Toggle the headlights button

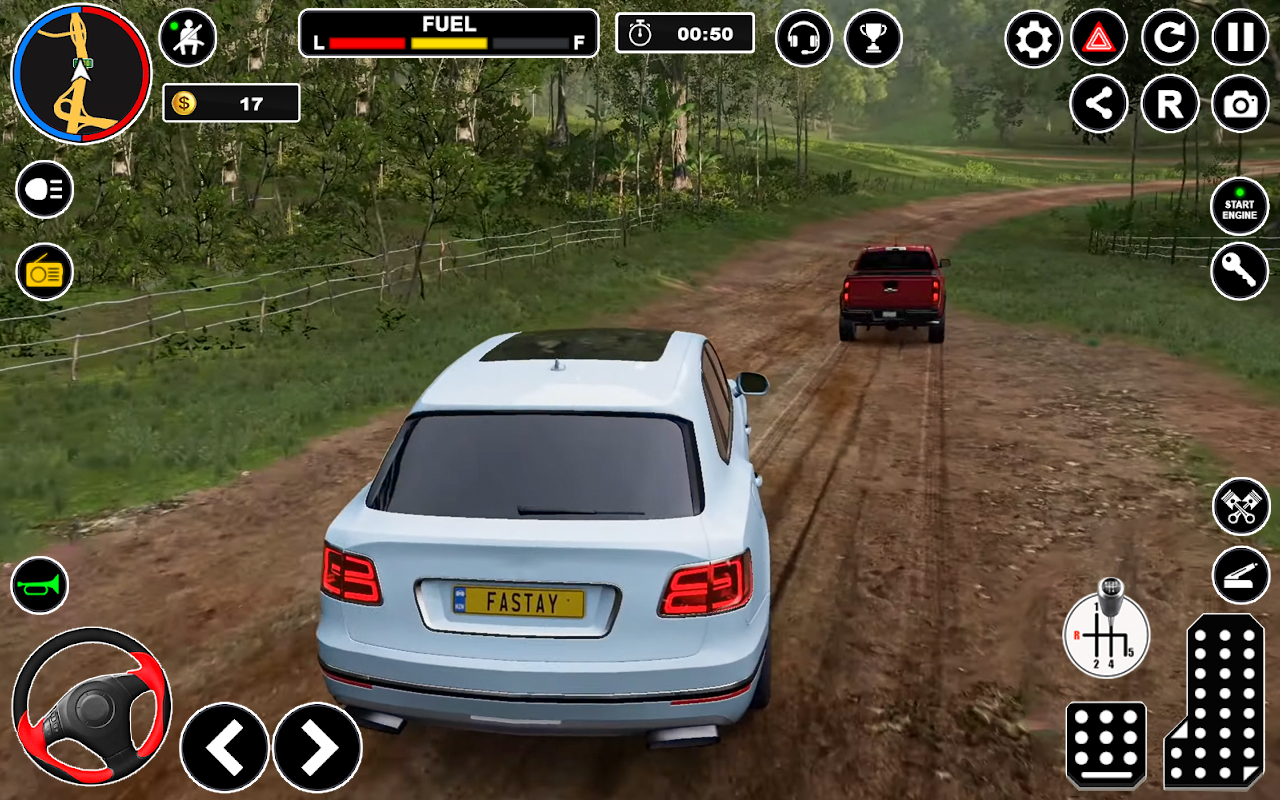pyautogui.click(x=44, y=189)
